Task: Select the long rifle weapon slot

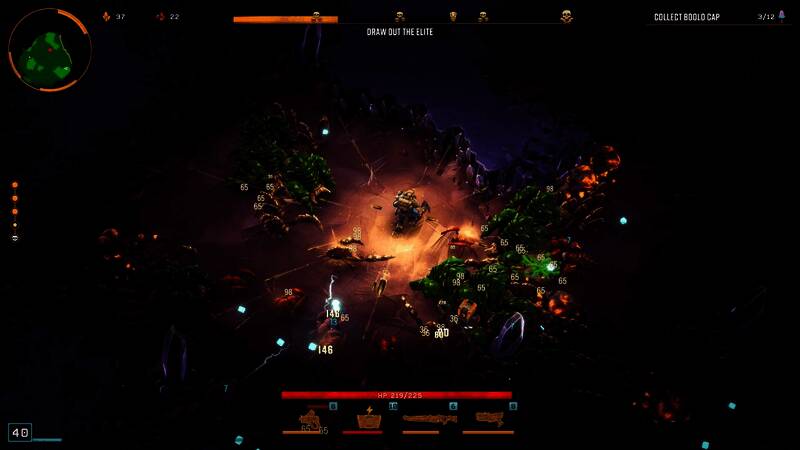Action: (x=430, y=419)
